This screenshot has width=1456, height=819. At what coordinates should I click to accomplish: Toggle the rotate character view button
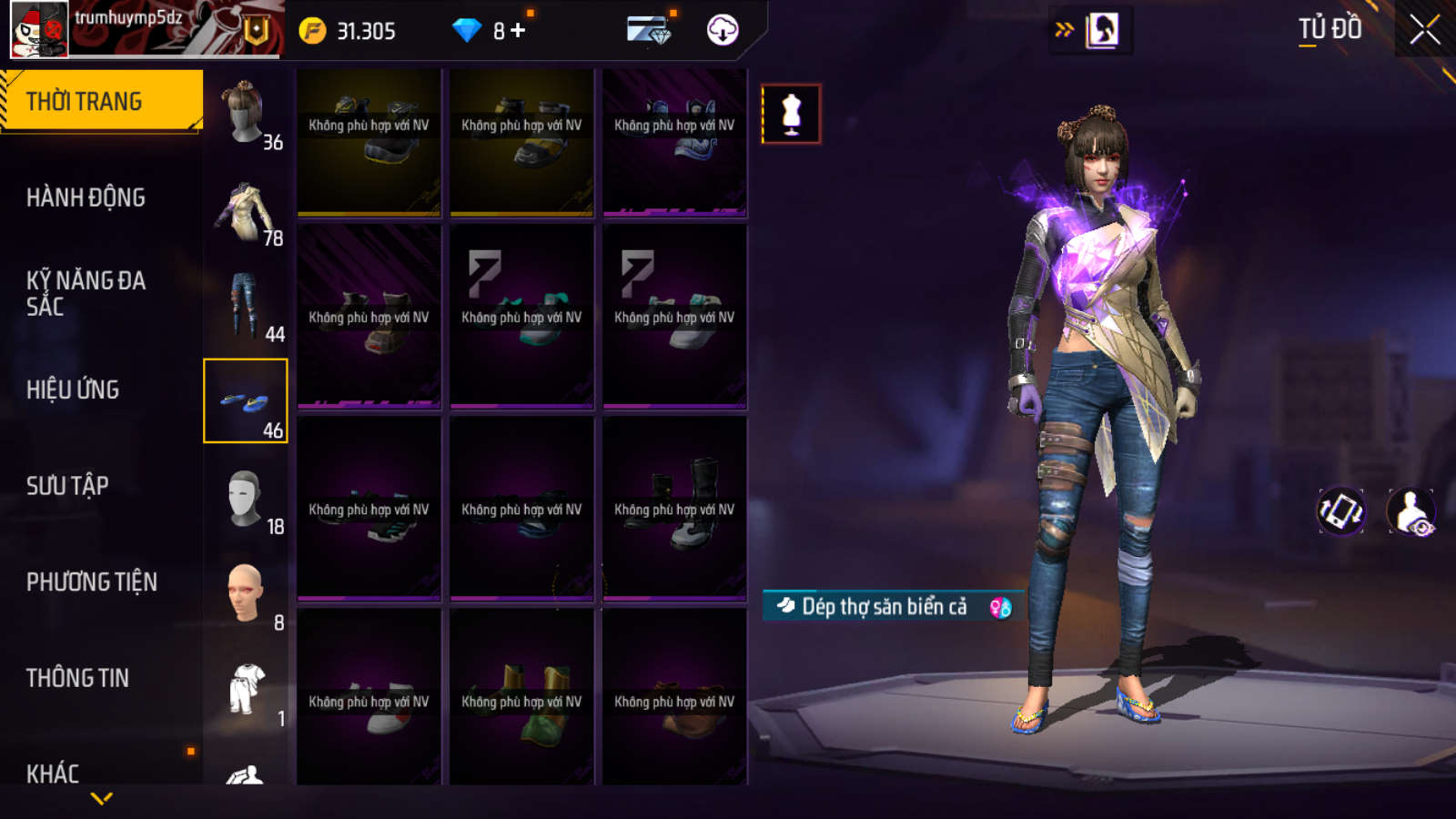coord(1341,511)
